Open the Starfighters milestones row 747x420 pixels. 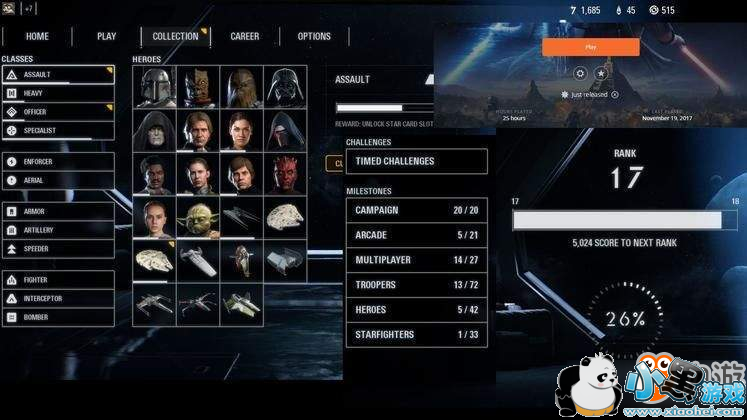(416, 334)
